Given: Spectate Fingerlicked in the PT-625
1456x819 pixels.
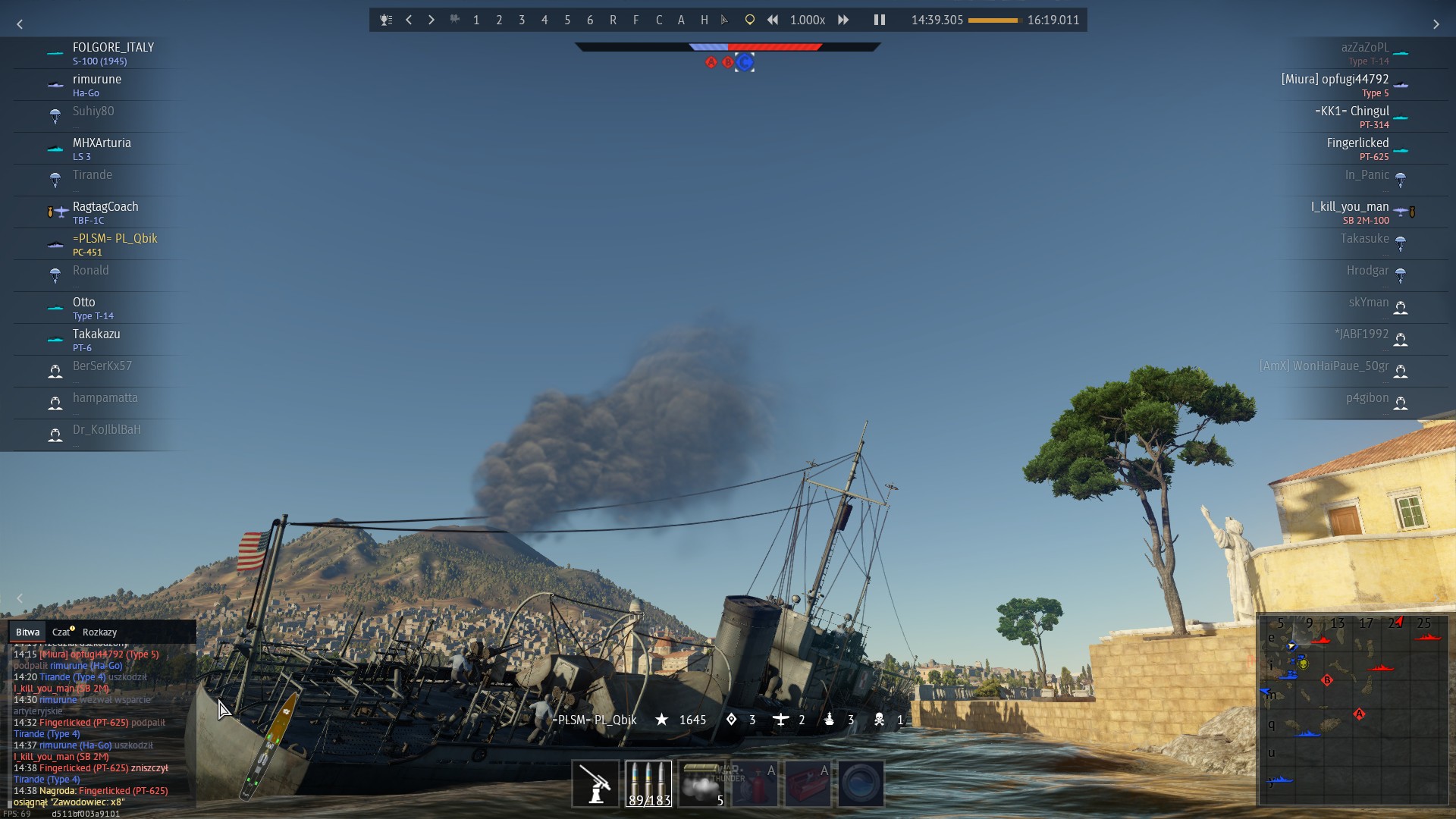Looking at the screenshot, I should tap(1357, 143).
